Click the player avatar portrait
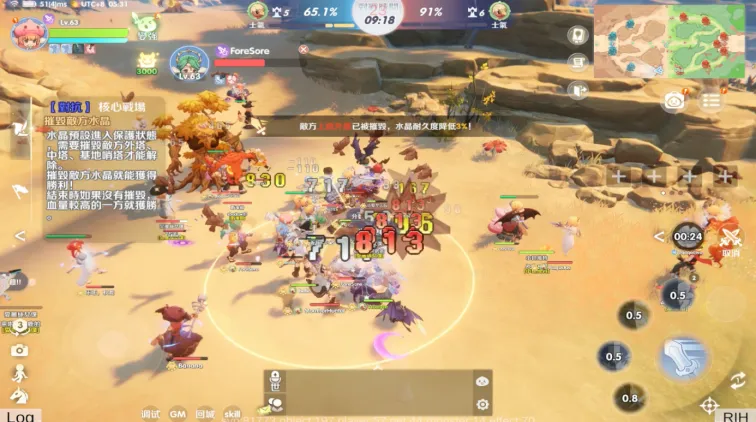The image size is (756, 422). point(28,32)
